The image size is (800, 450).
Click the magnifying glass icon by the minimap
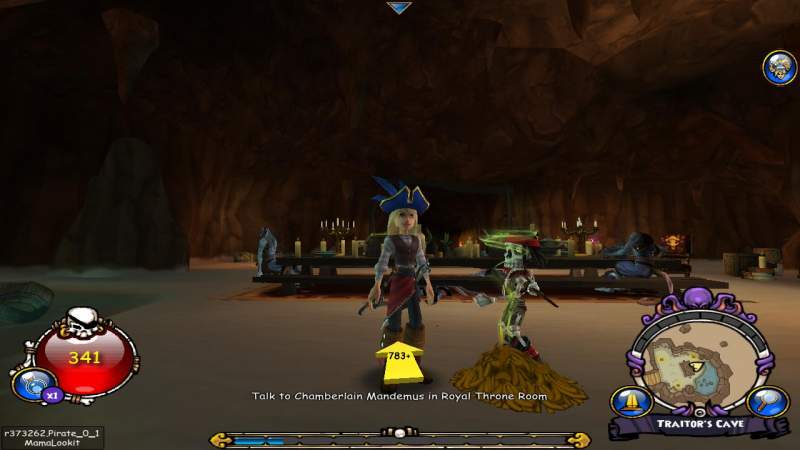click(x=764, y=402)
